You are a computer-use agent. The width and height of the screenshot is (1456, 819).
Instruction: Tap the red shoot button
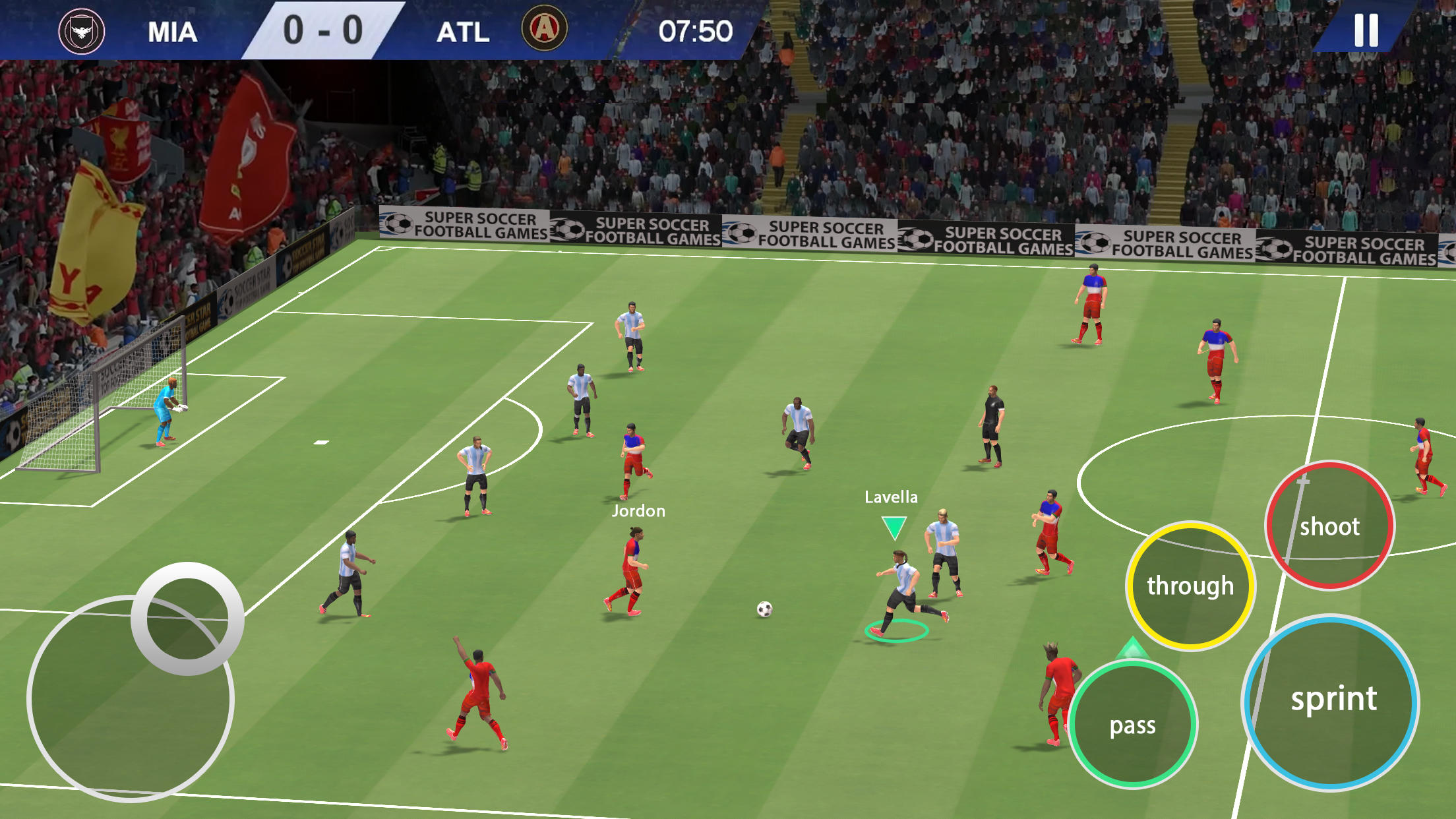1329,526
